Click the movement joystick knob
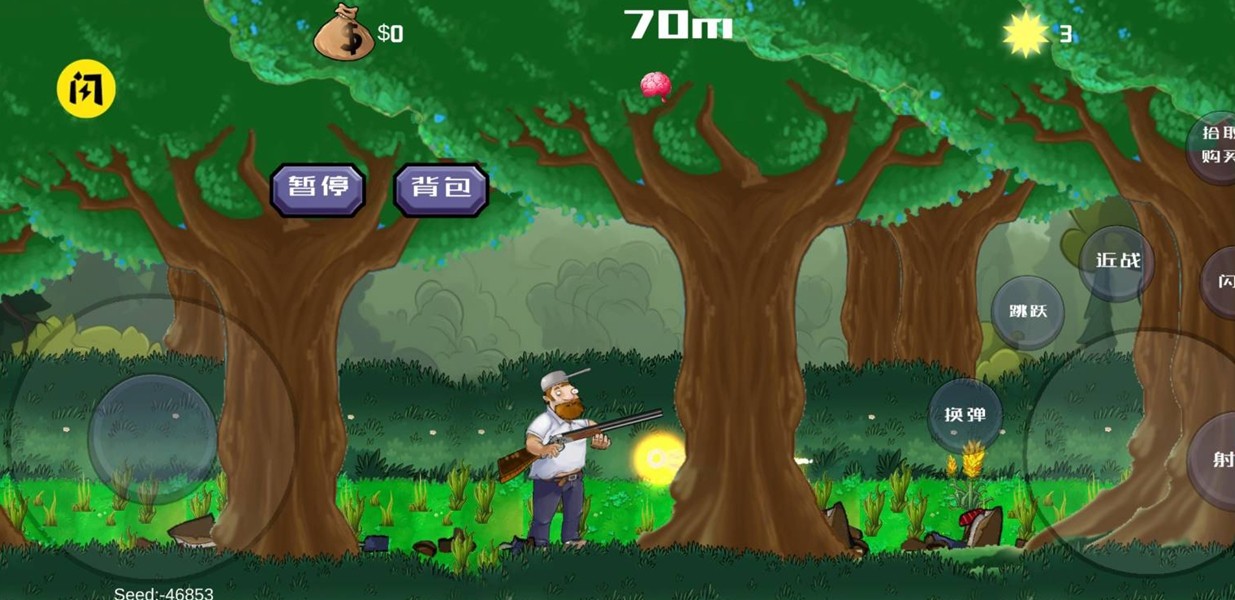The height and width of the screenshot is (600, 1235). (x=152, y=438)
